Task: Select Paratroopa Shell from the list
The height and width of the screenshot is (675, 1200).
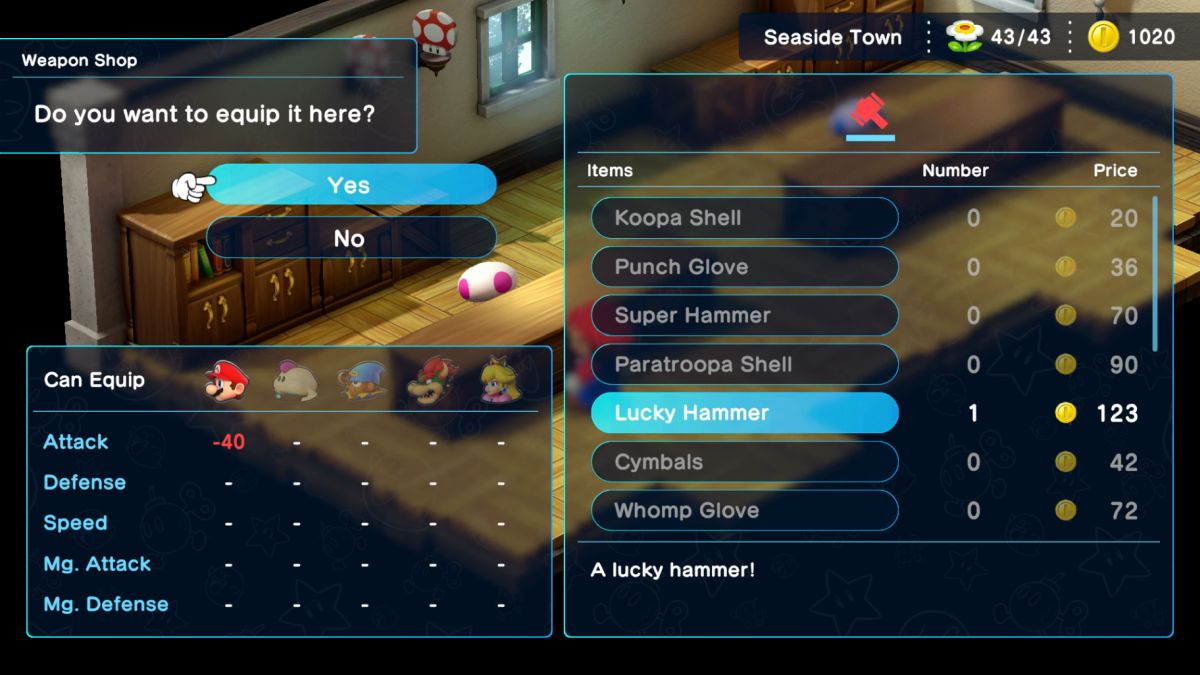Action: [x=744, y=365]
